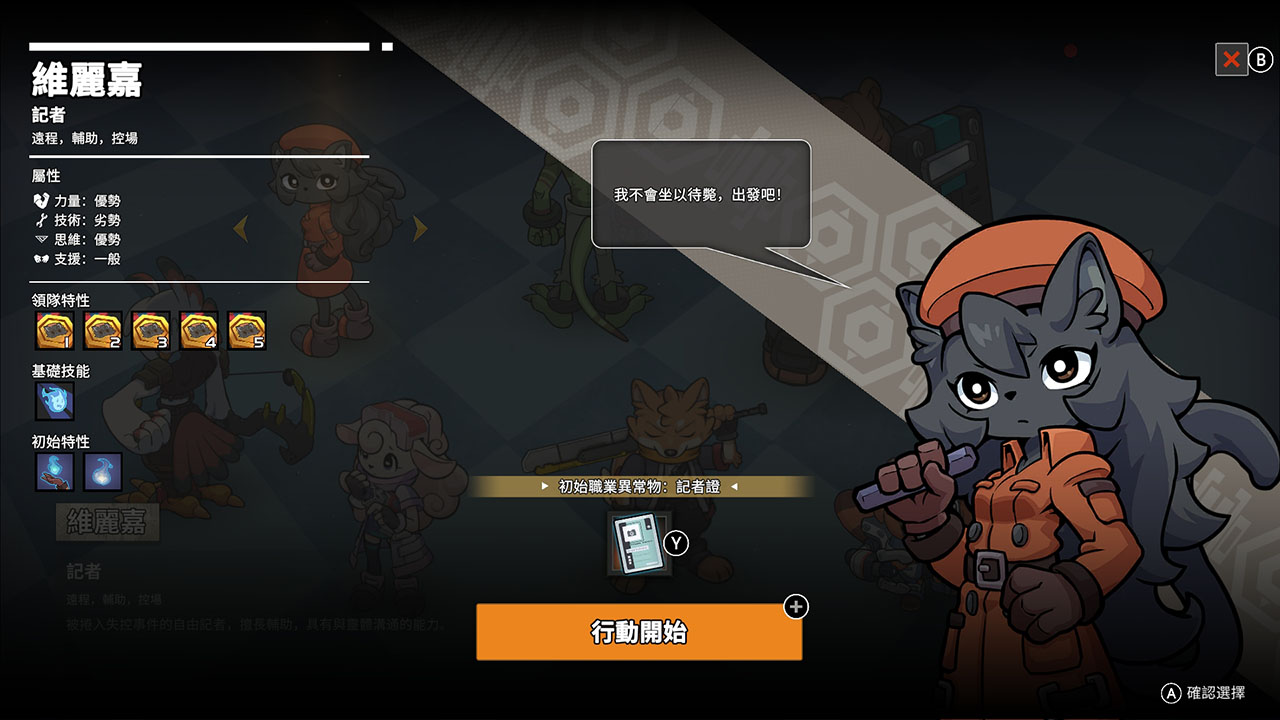Image resolution: width=1280 pixels, height=720 pixels.
Task: Inspect leader trait badge number 4
Action: (x=199, y=331)
